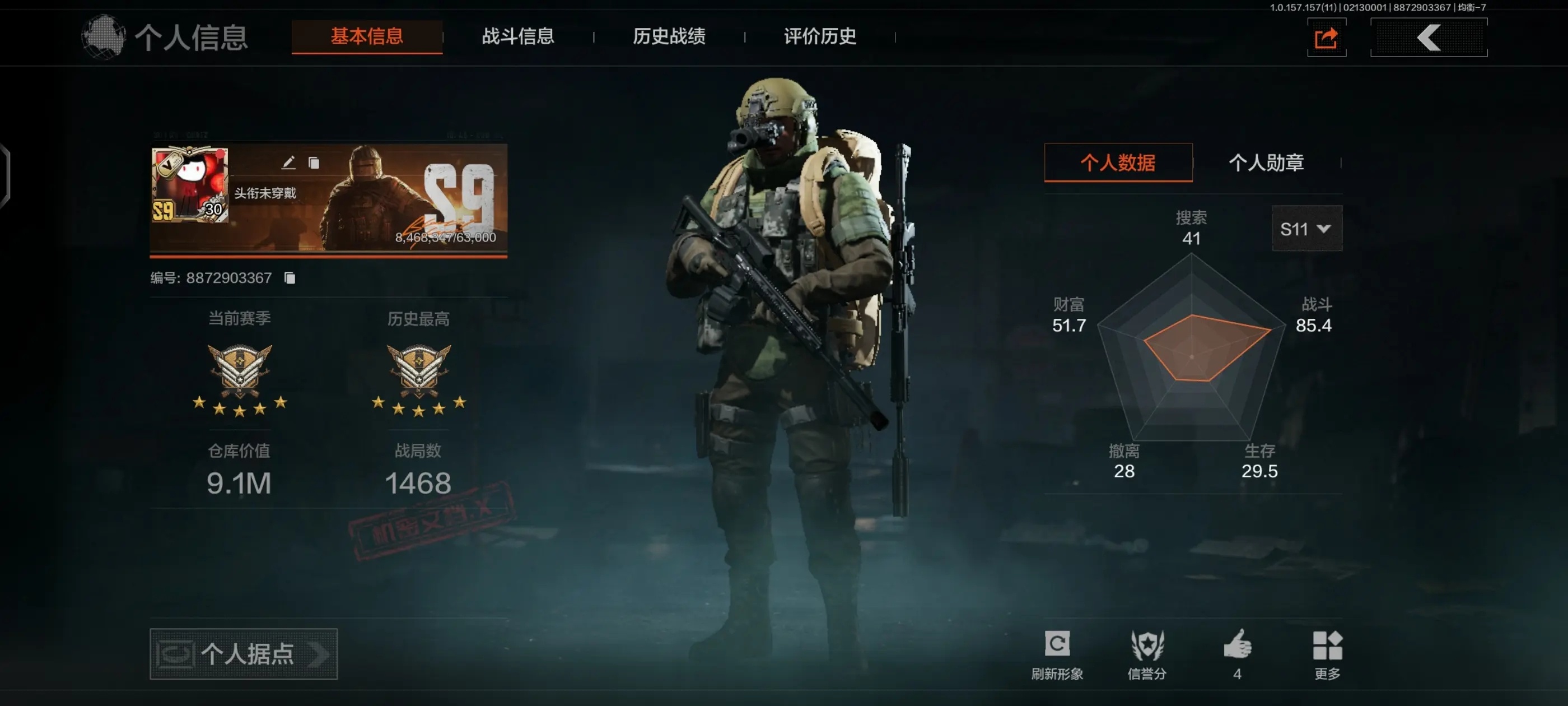Open the 个人据点 button
The height and width of the screenshot is (706, 1568).
click(244, 654)
